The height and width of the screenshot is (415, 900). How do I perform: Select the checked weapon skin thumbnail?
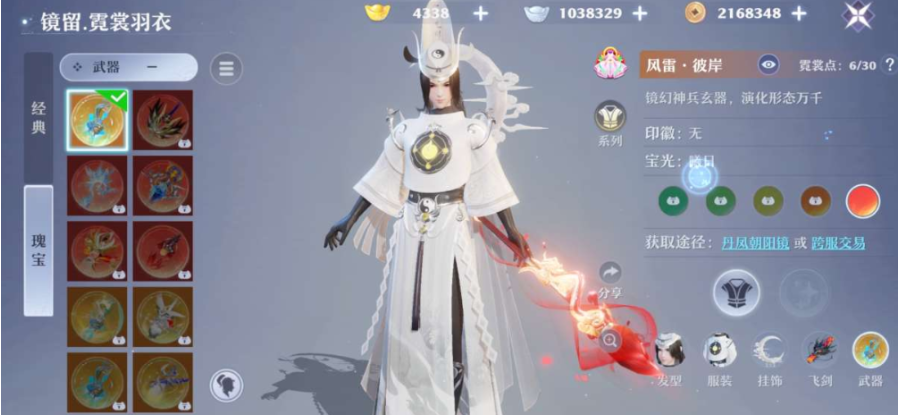[x=98, y=121]
